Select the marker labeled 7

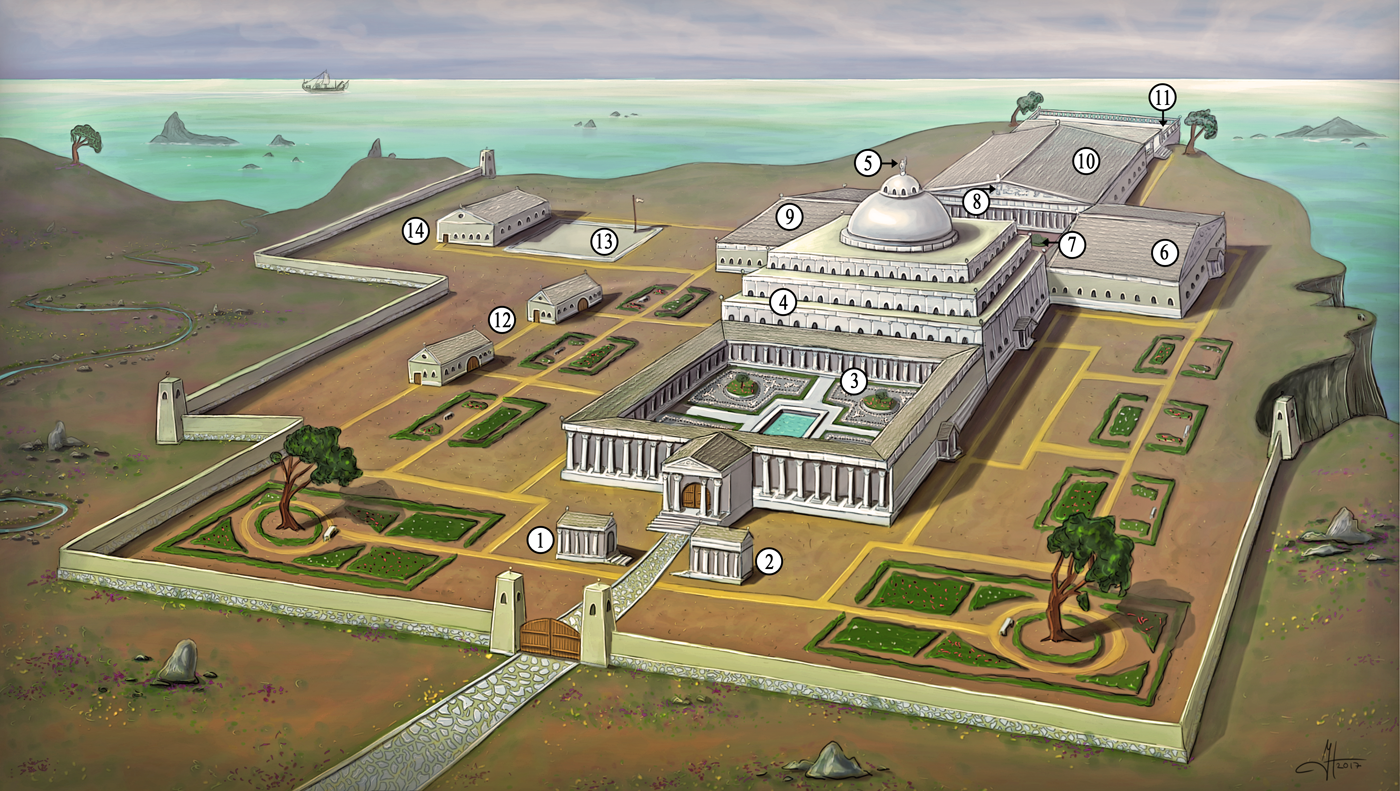click(1072, 243)
